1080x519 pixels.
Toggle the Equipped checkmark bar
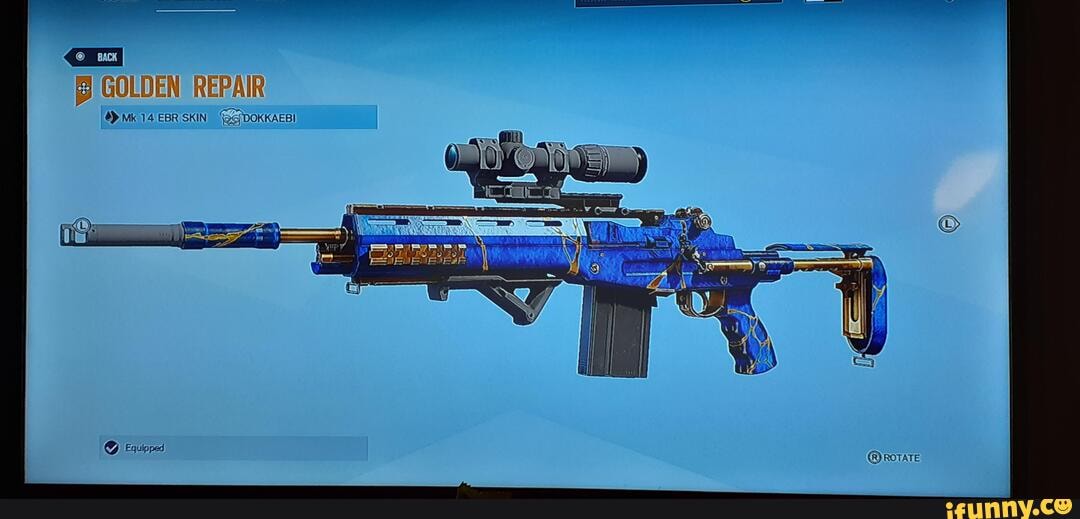233,448
